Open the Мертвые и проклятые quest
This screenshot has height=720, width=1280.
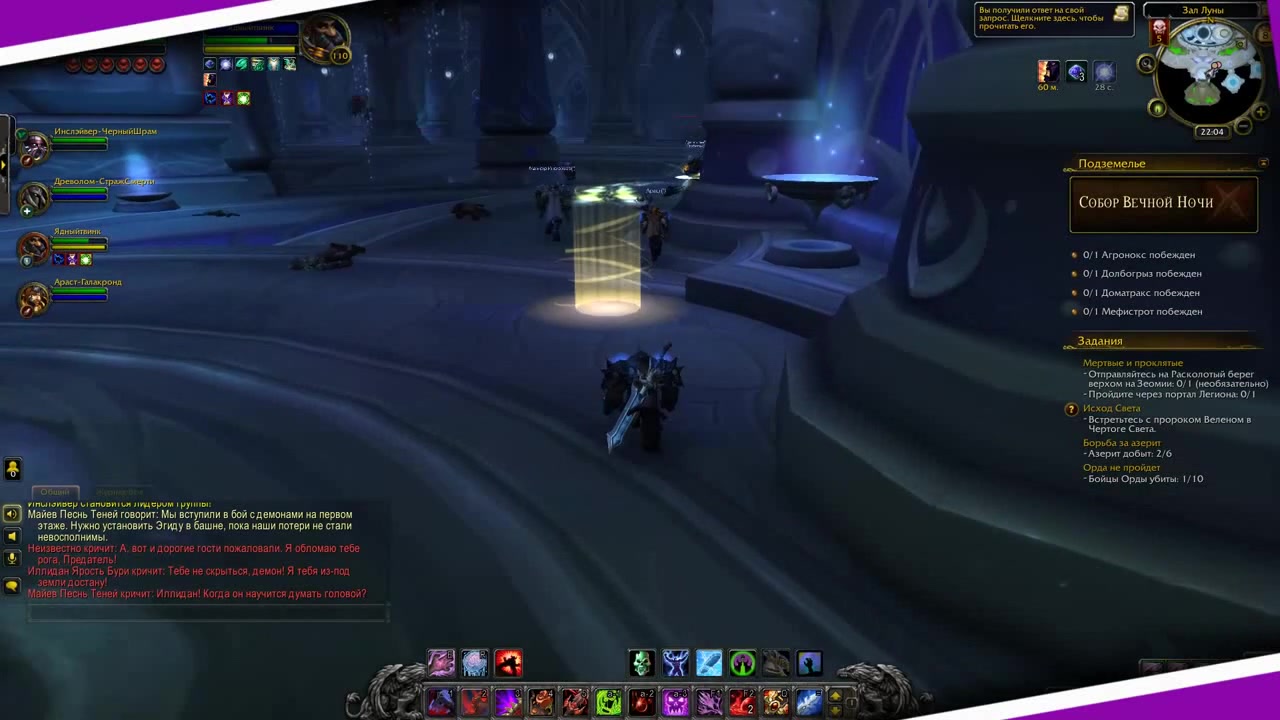(1132, 363)
